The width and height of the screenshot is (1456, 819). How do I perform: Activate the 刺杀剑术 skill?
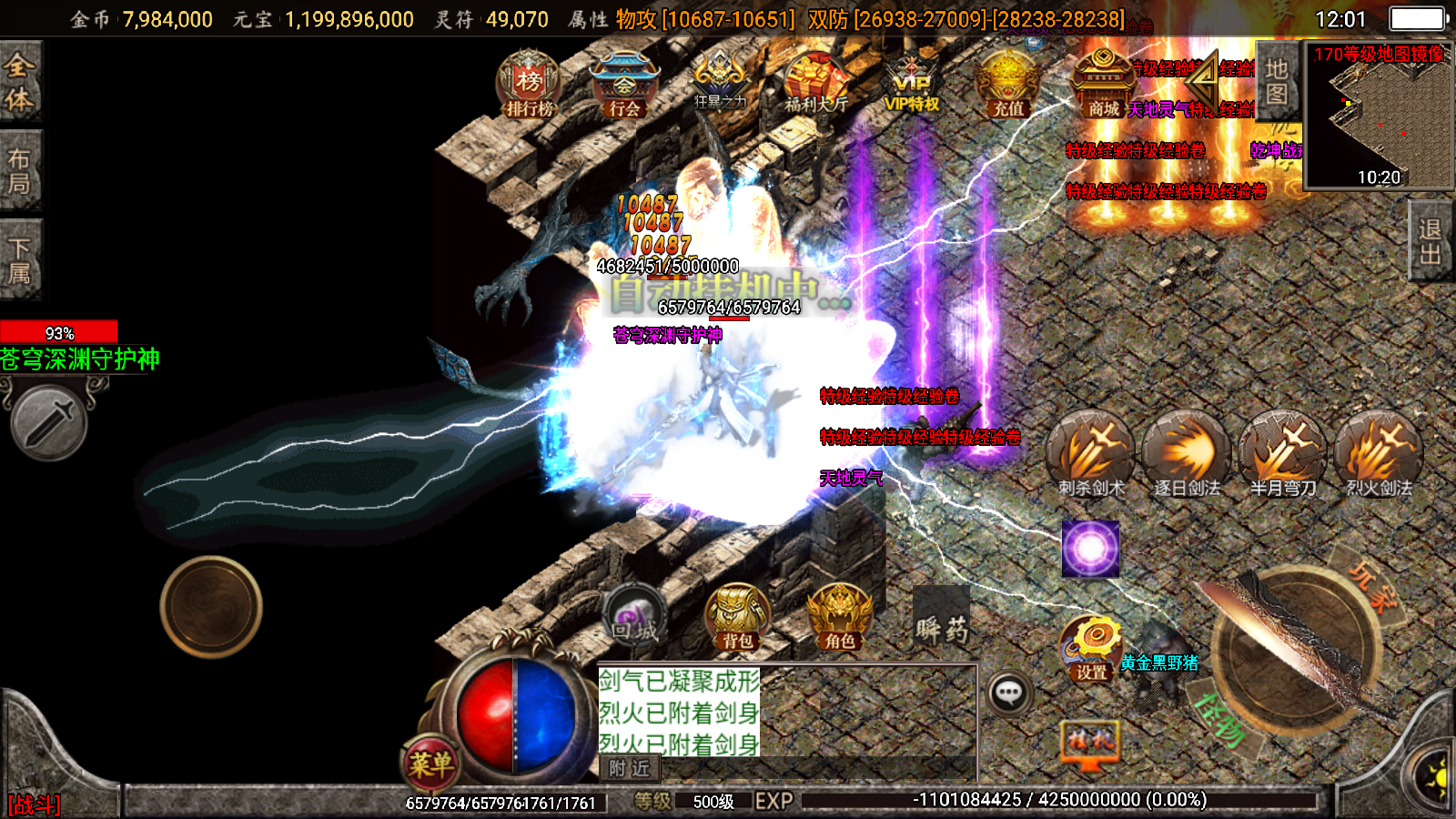(1091, 454)
